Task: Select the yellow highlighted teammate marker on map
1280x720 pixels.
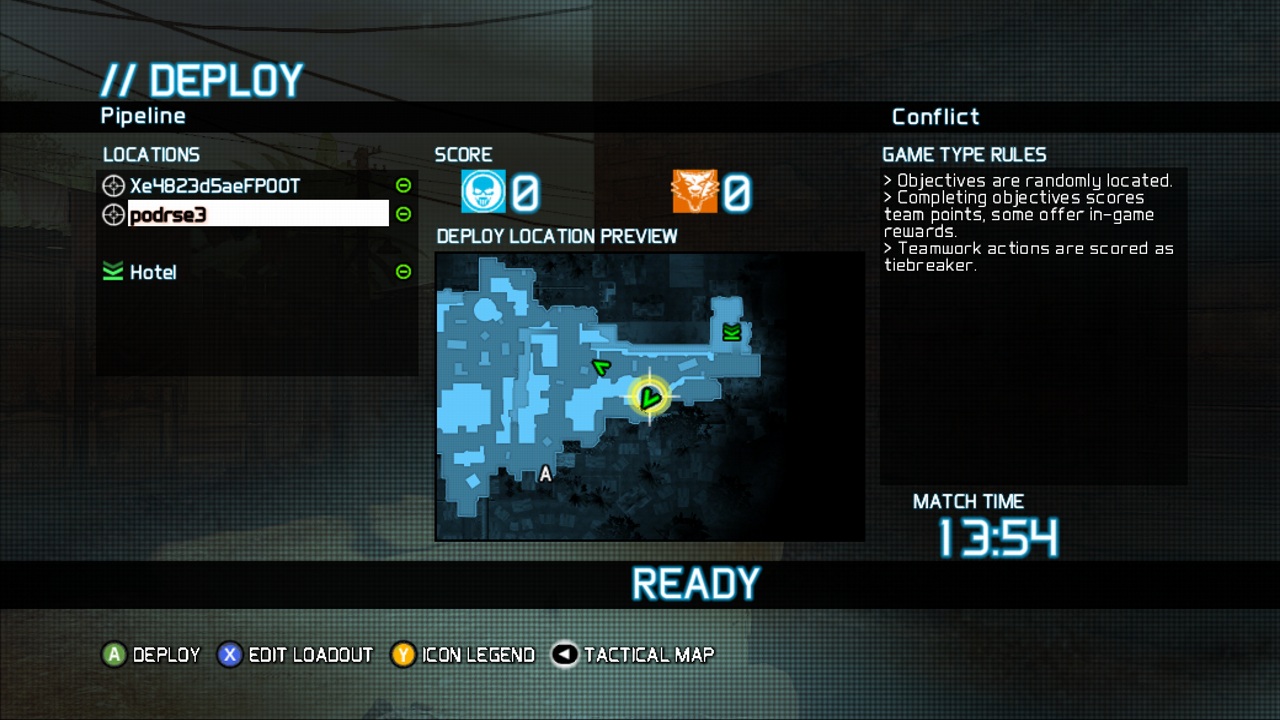Action: tap(649, 398)
